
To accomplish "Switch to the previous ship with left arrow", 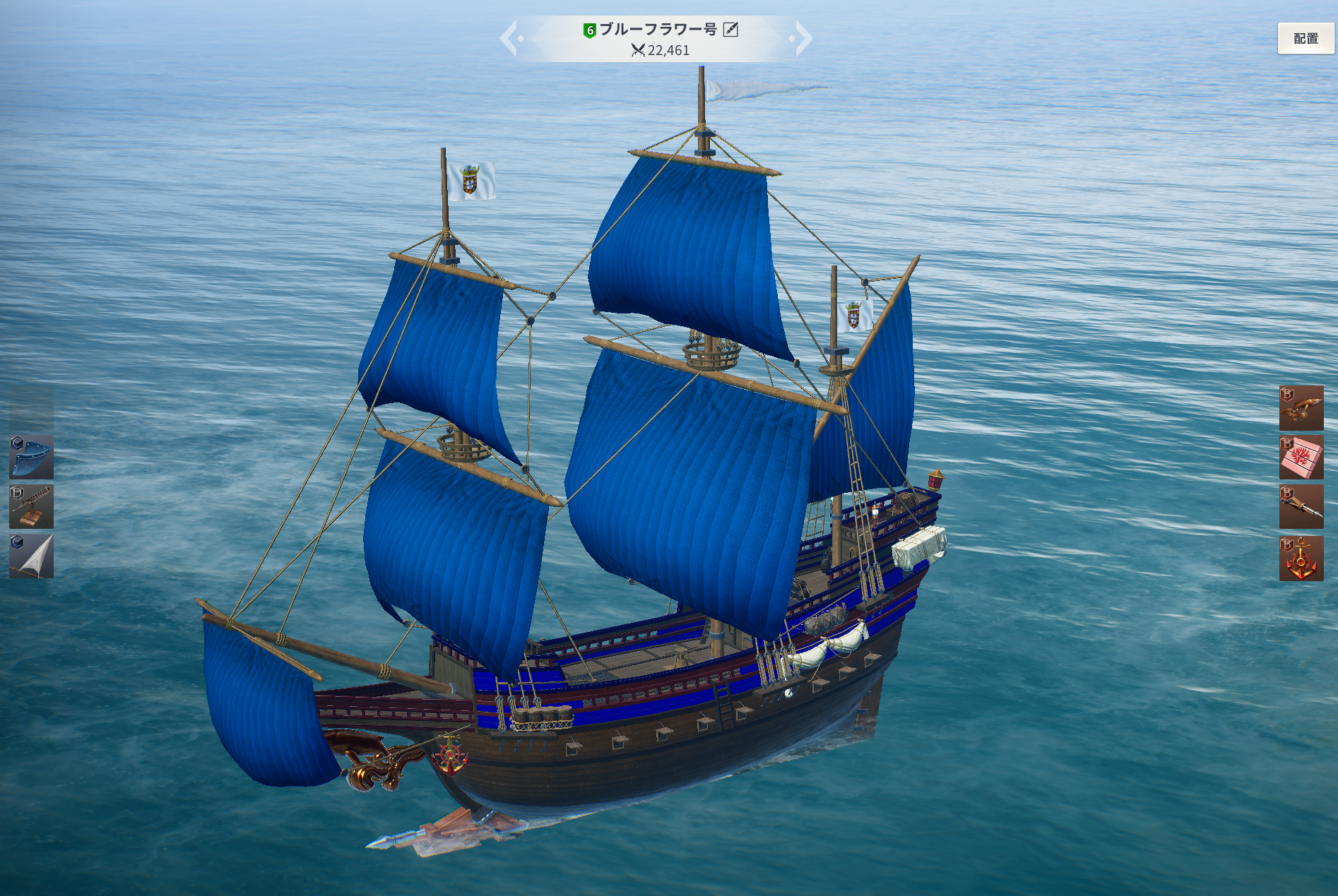I will pyautogui.click(x=510, y=39).
